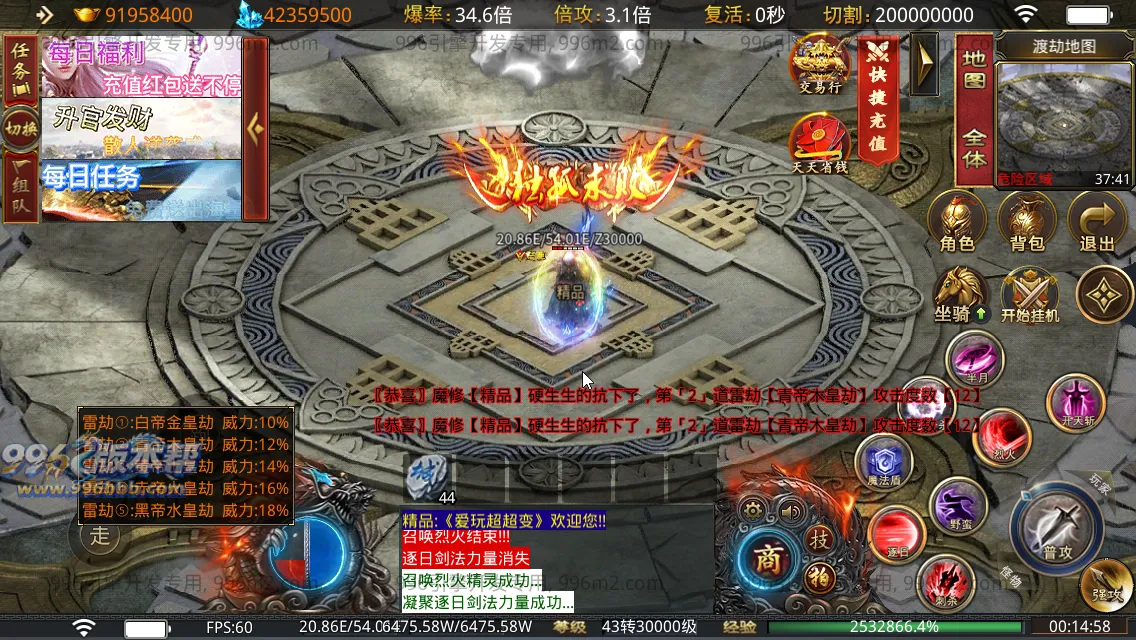Cast the 半月 half-moon skill
Screen dimensions: 1136x640
coord(975,360)
